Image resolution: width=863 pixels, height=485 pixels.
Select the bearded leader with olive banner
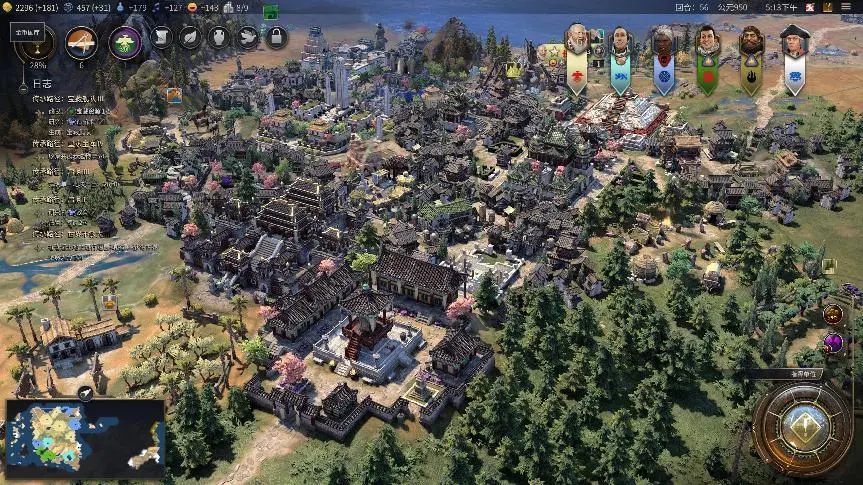750,42
